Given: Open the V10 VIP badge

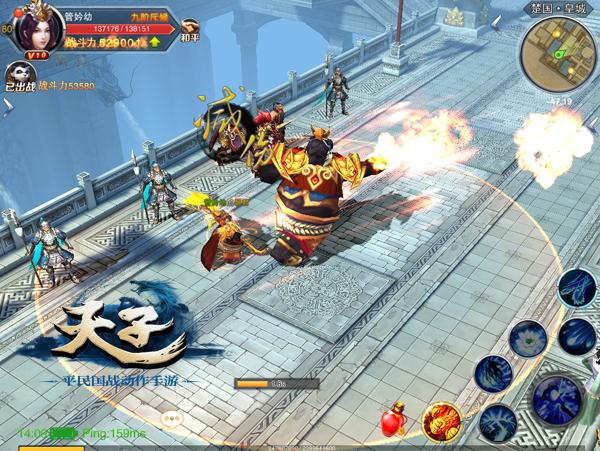Looking at the screenshot, I should 37,55.
